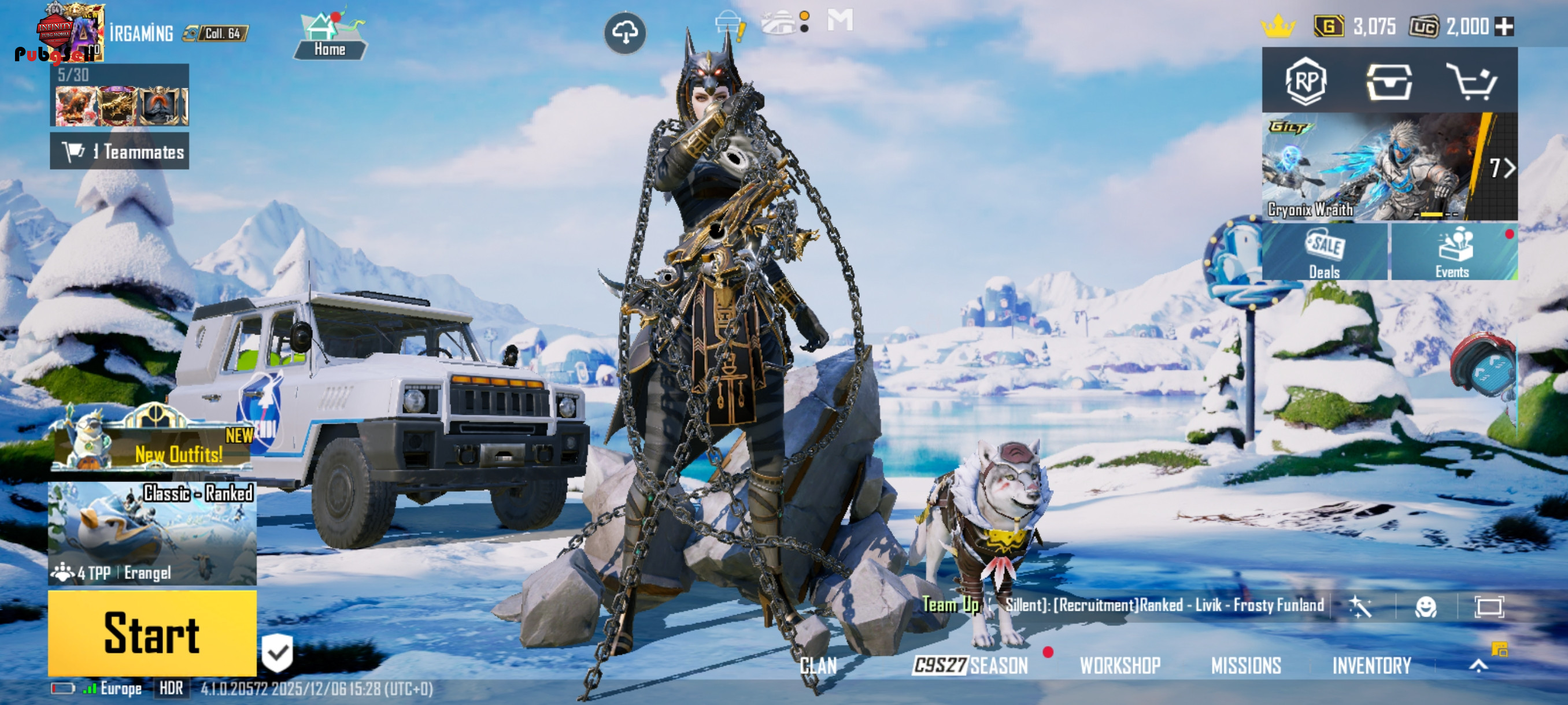Open the Workshop menu
1568x705 pixels.
(x=1120, y=666)
